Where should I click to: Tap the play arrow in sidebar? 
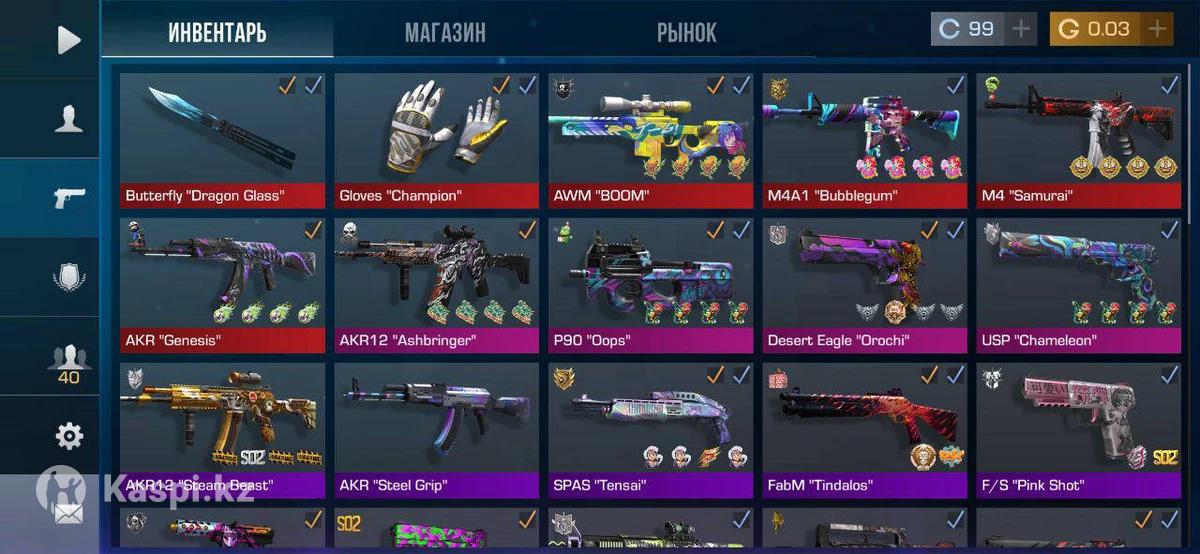pyautogui.click(x=68, y=40)
